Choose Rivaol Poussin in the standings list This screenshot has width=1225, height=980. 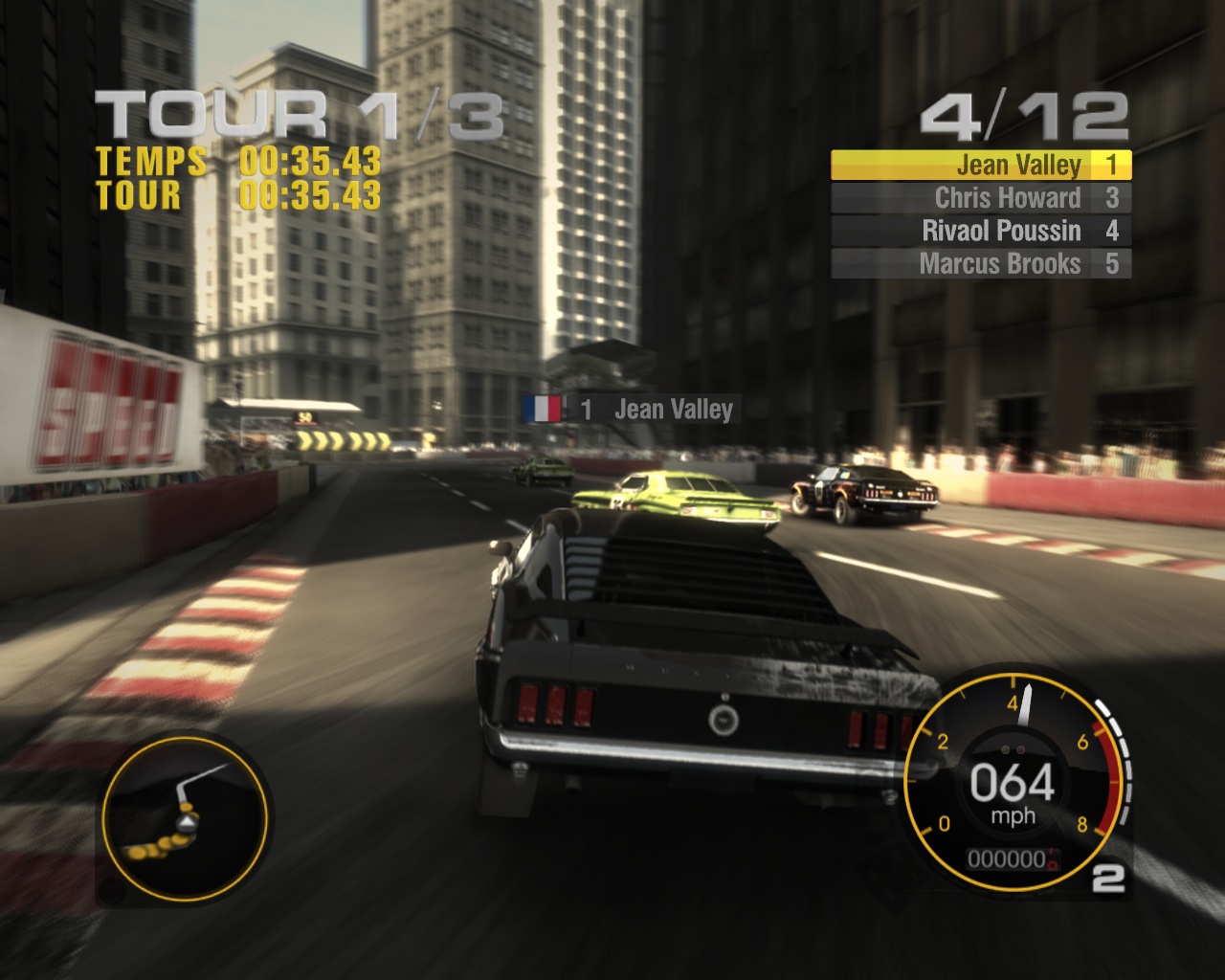click(981, 231)
